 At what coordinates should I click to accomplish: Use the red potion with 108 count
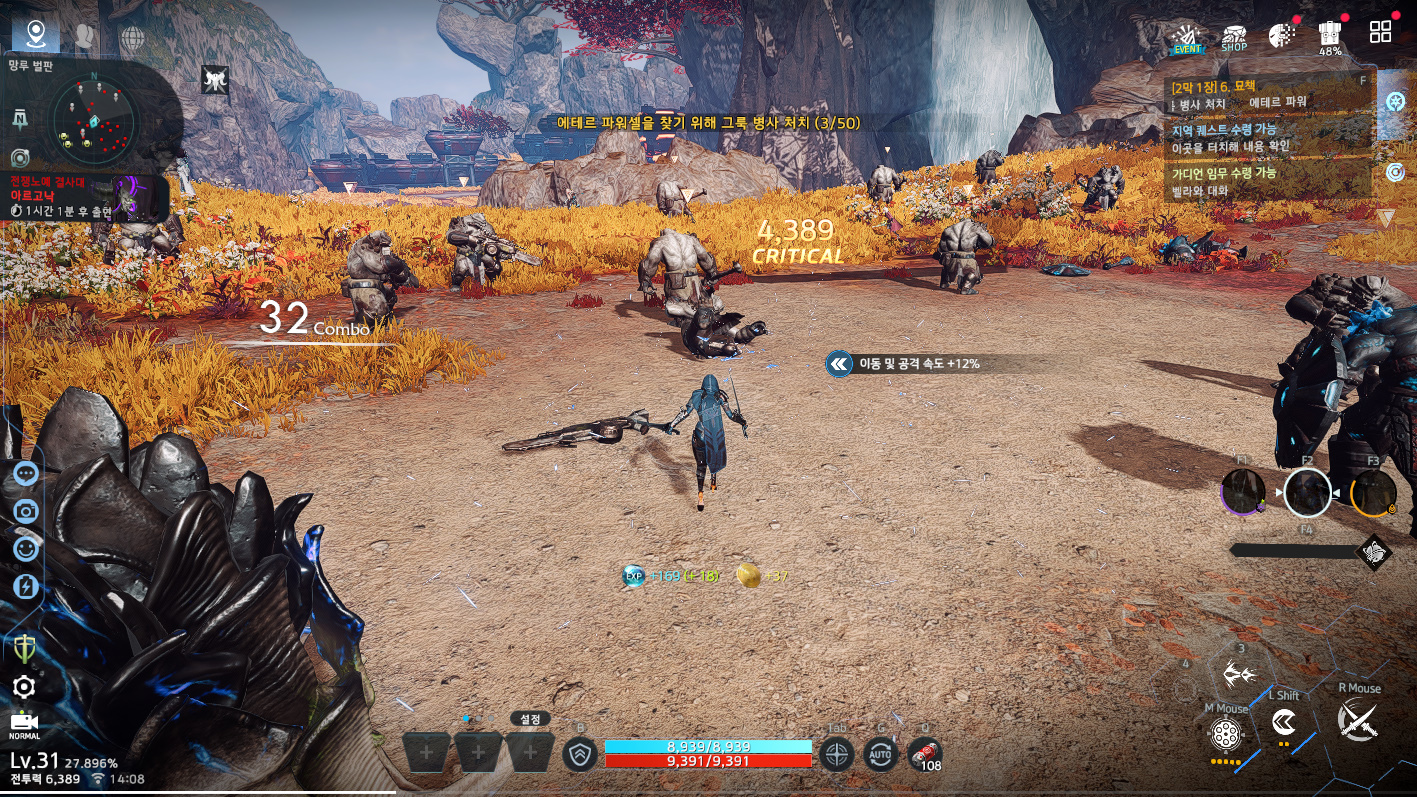pyautogui.click(x=925, y=754)
